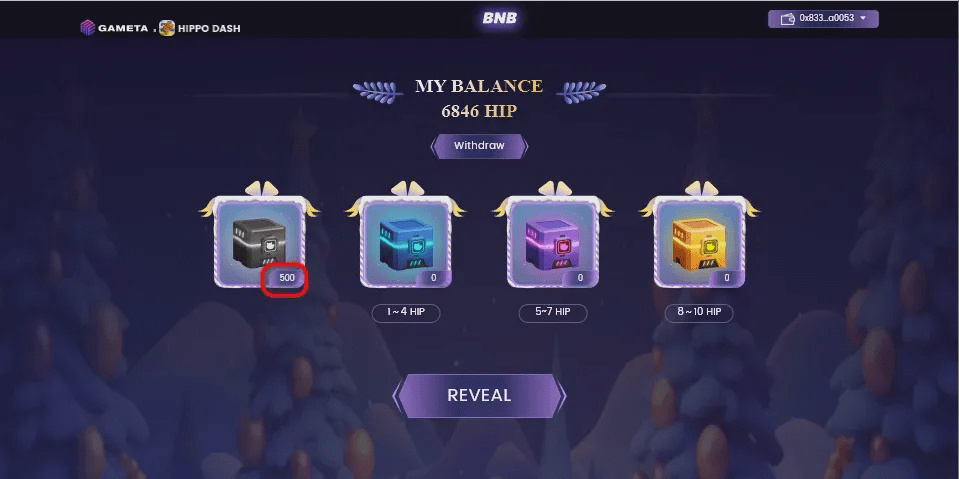Open the wallet address dropdown
Image resolution: width=959 pixels, height=479 pixels.
(x=823, y=18)
